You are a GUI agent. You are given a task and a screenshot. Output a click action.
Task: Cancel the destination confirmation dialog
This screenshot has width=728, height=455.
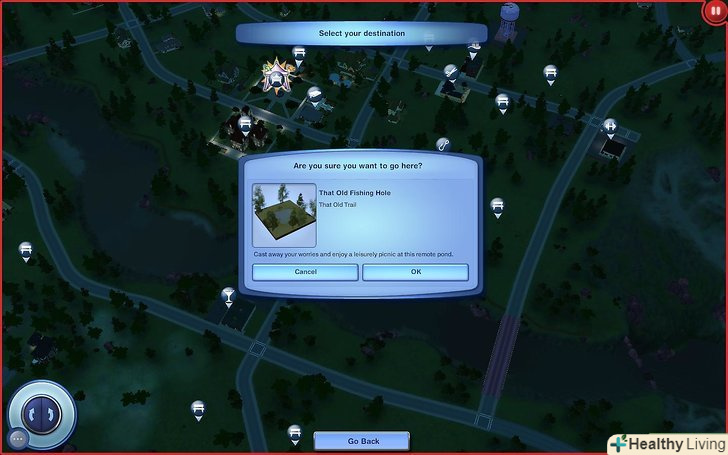pos(305,272)
